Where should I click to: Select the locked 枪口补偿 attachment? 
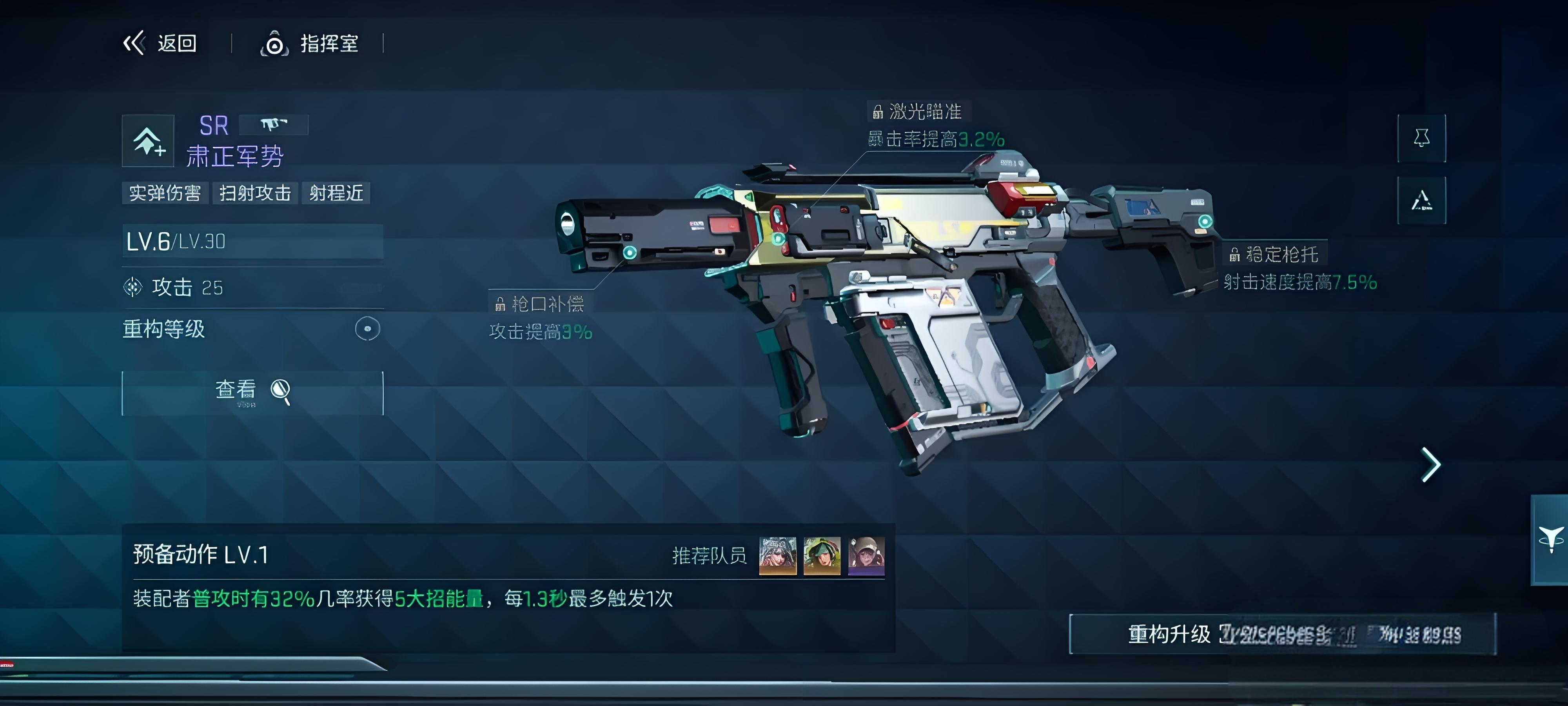click(x=540, y=303)
